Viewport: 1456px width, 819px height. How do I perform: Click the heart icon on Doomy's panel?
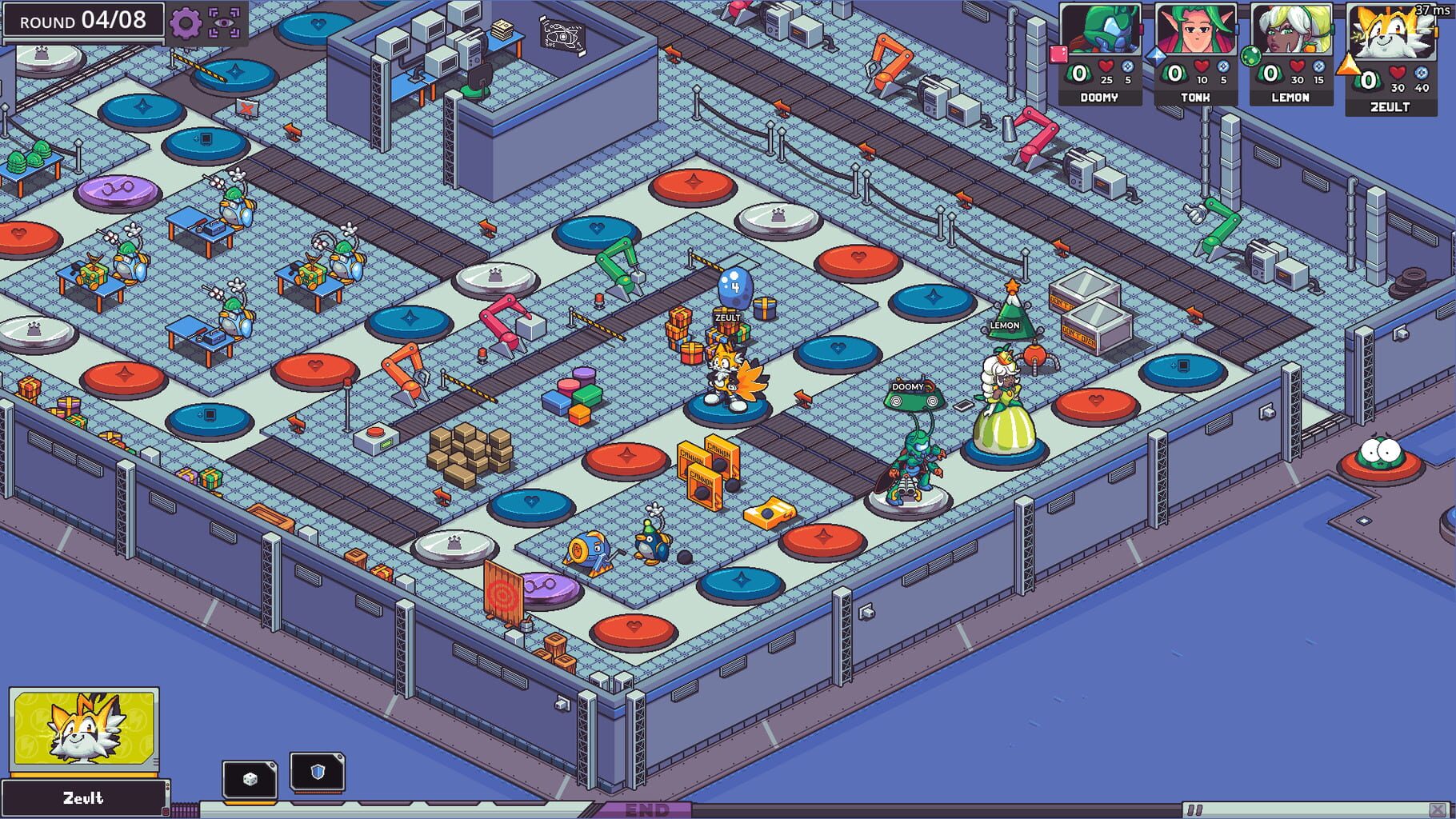1106,67
